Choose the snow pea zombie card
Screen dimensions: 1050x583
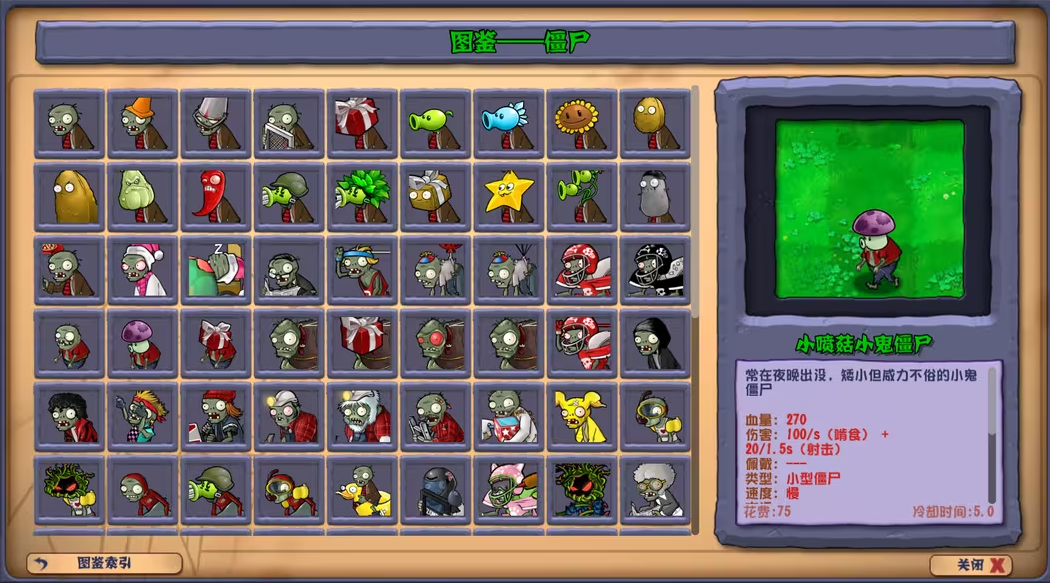508,124
